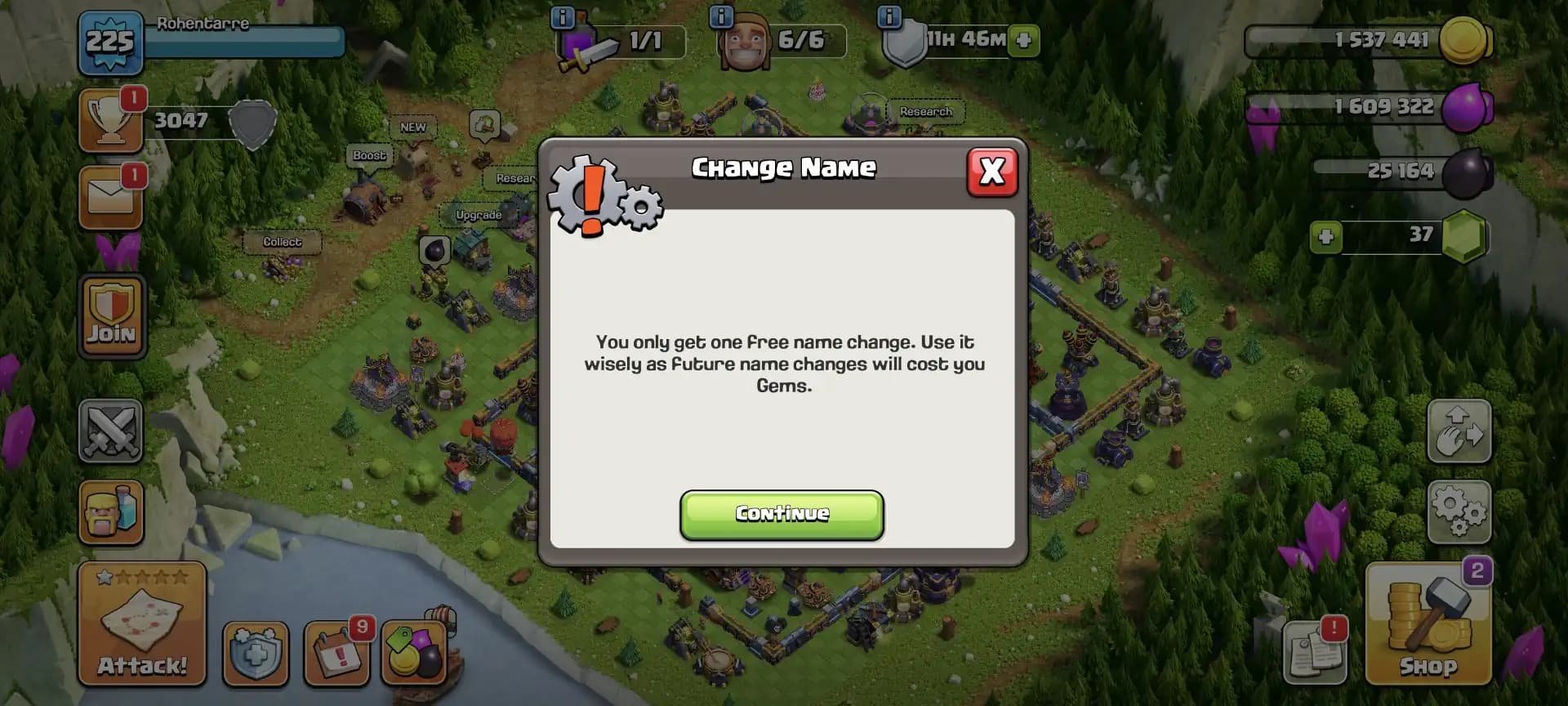Tap the Boost label on the village

369,155
